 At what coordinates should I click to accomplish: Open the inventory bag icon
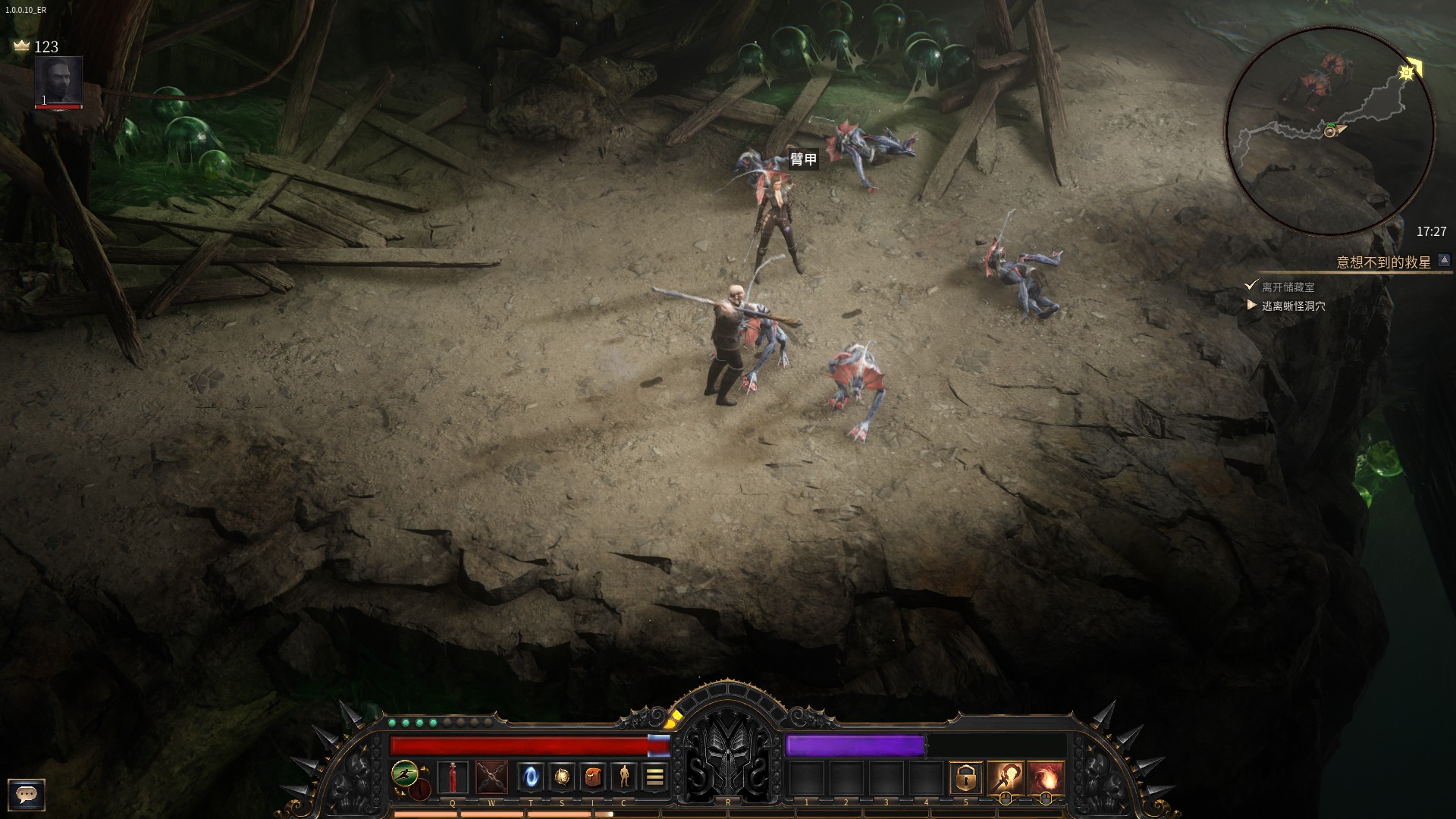click(x=593, y=777)
